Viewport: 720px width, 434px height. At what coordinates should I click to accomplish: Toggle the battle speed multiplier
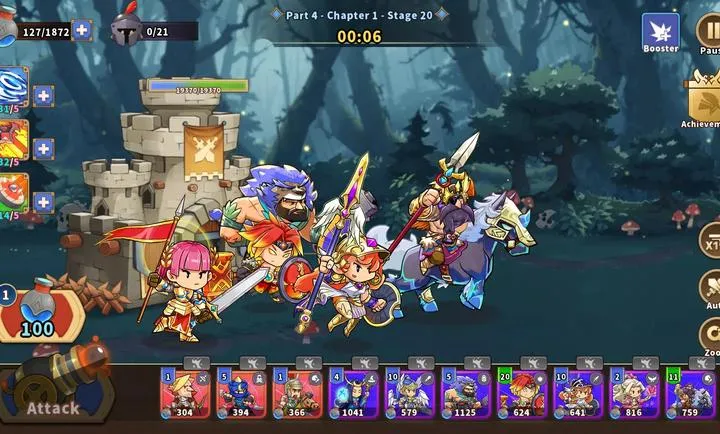pyautogui.click(x=710, y=241)
